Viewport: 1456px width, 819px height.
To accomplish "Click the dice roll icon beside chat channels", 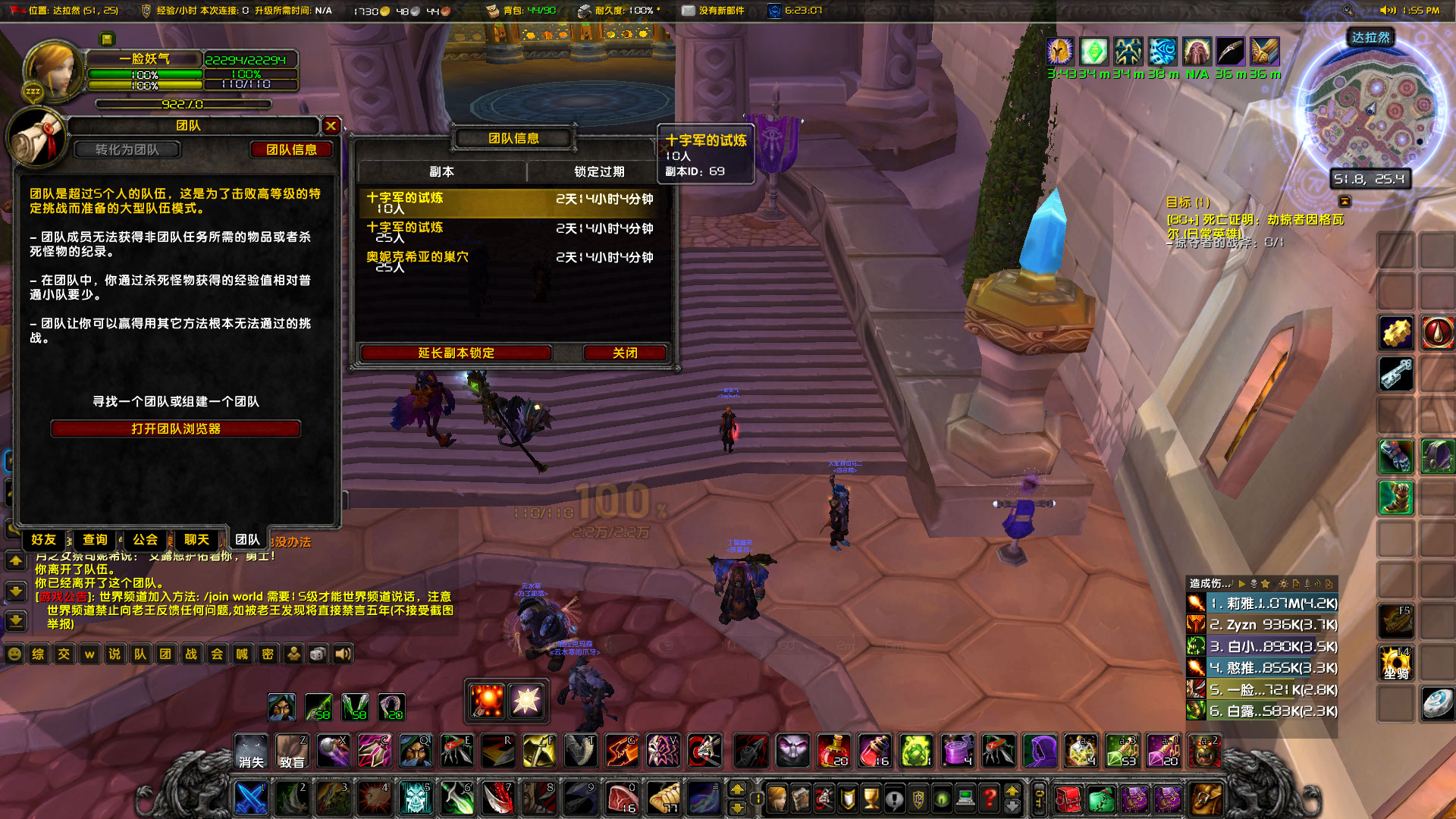I will point(318,654).
